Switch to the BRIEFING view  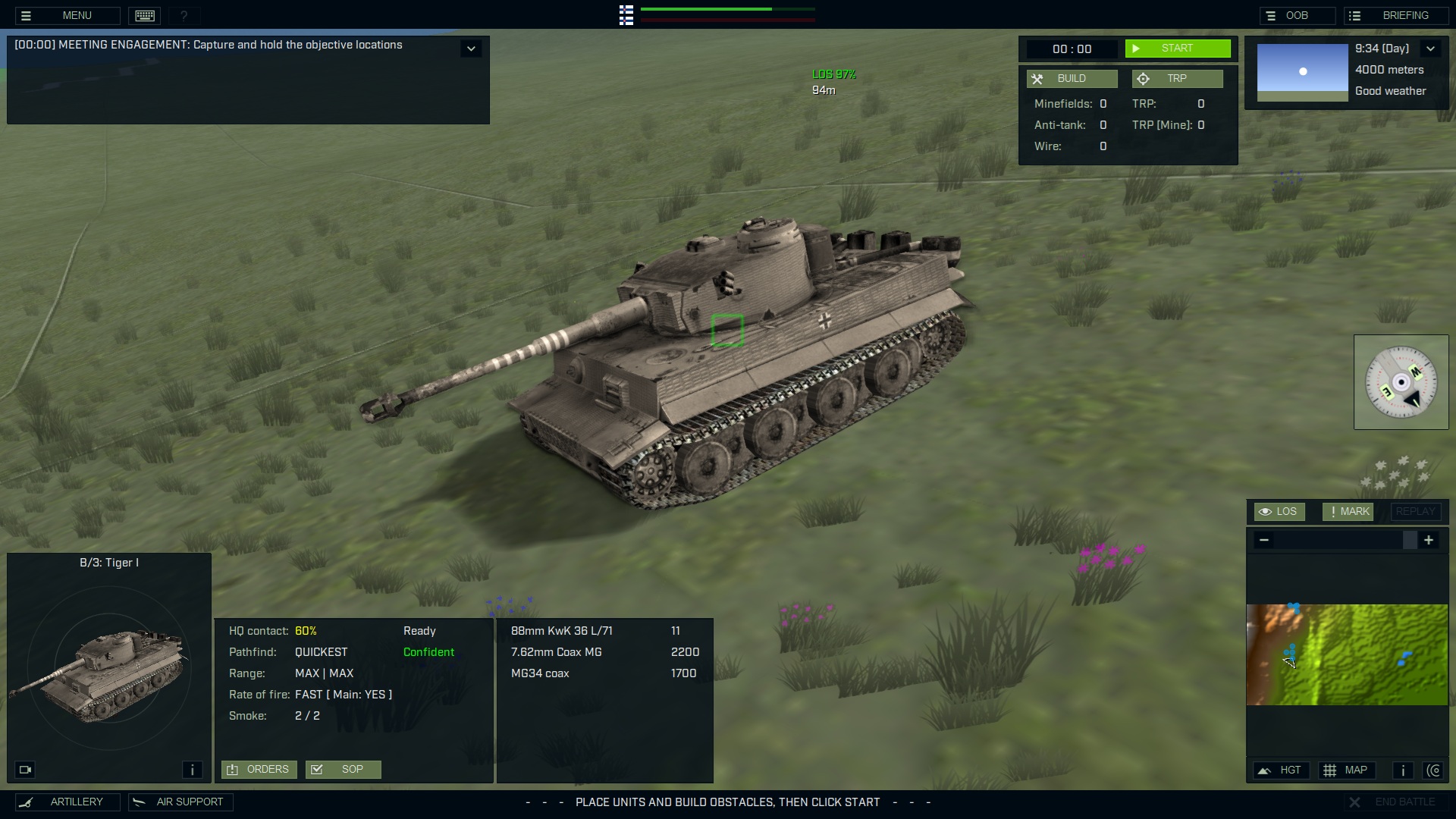point(1396,15)
